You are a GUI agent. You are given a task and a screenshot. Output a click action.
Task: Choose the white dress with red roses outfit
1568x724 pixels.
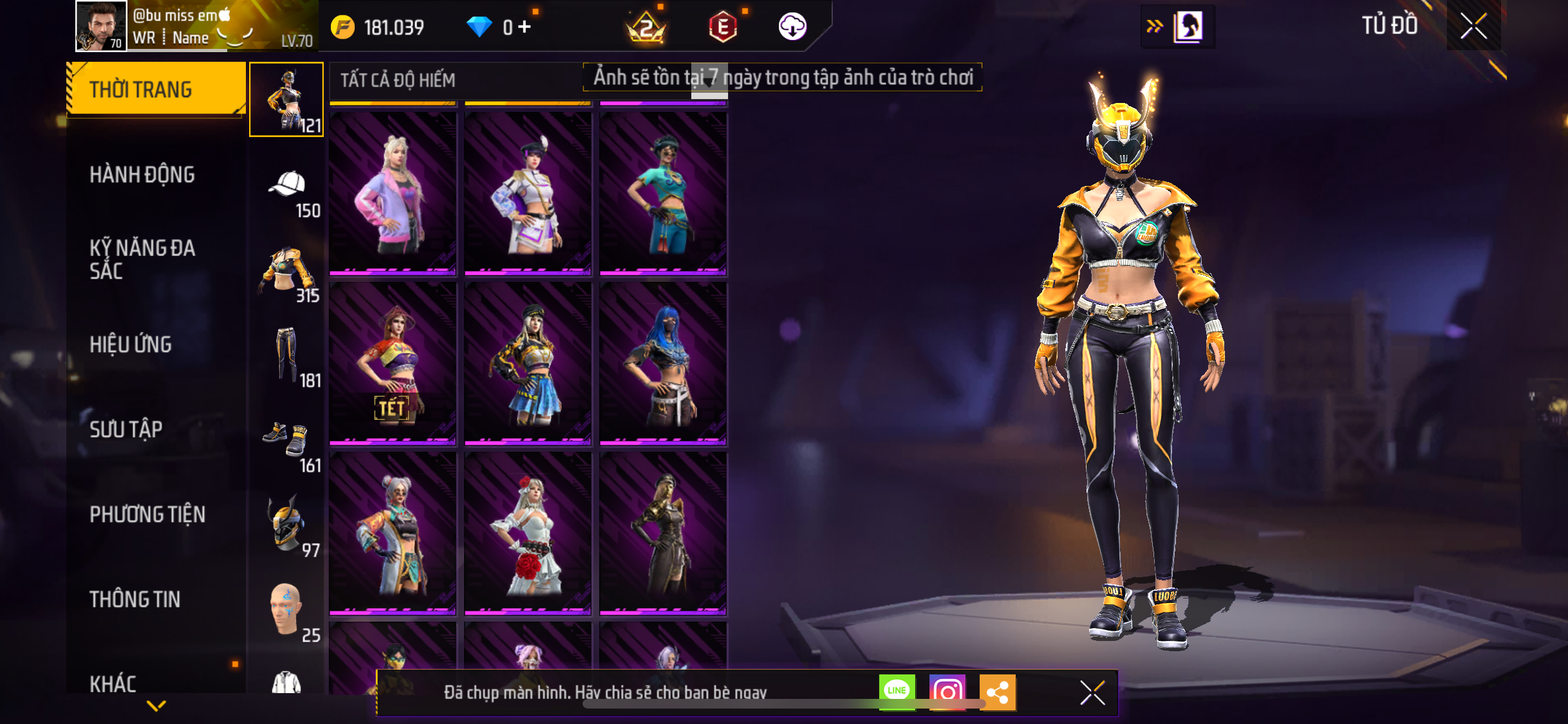click(x=528, y=533)
